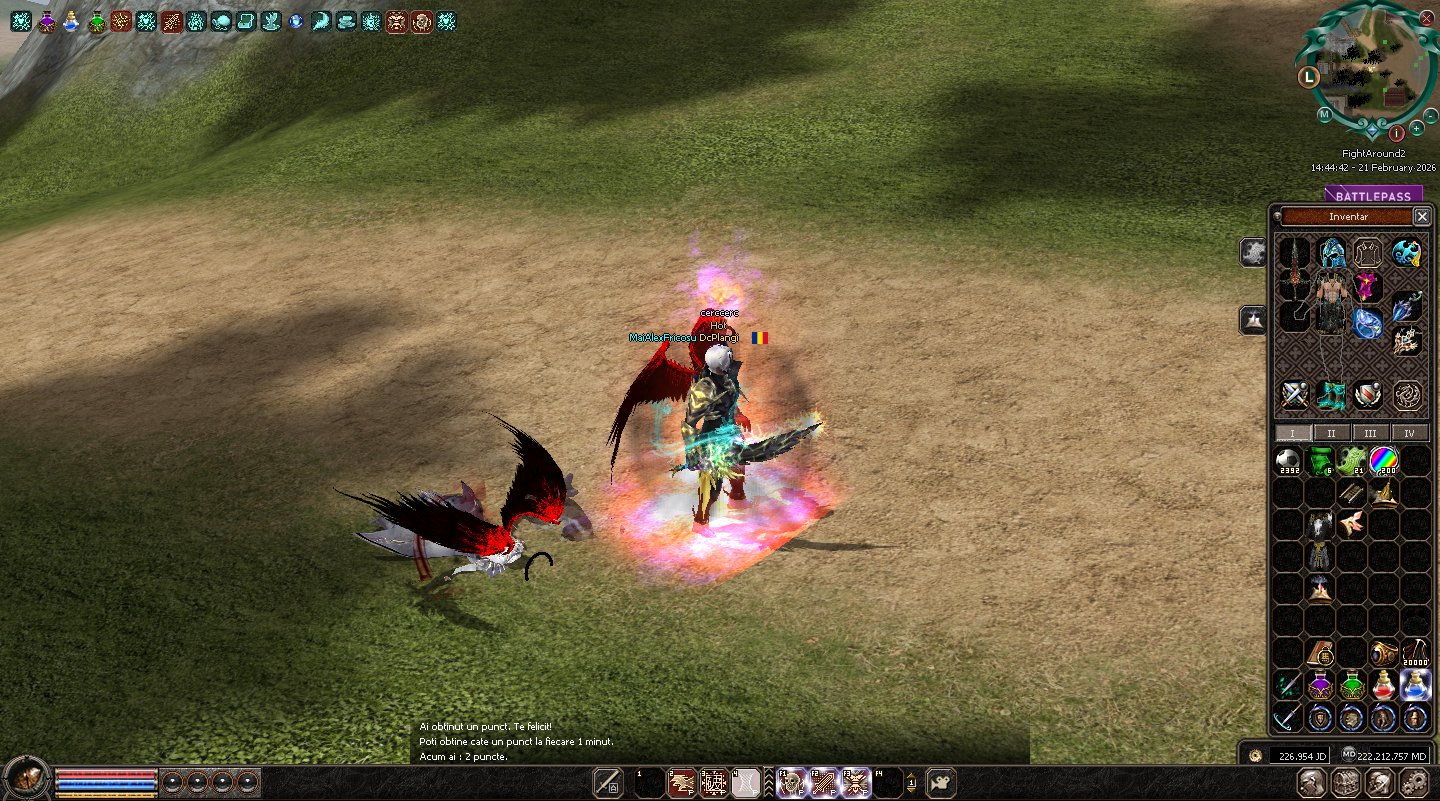The height and width of the screenshot is (801, 1440).
Task: Open the Battlepass panel
Action: click(x=1372, y=196)
